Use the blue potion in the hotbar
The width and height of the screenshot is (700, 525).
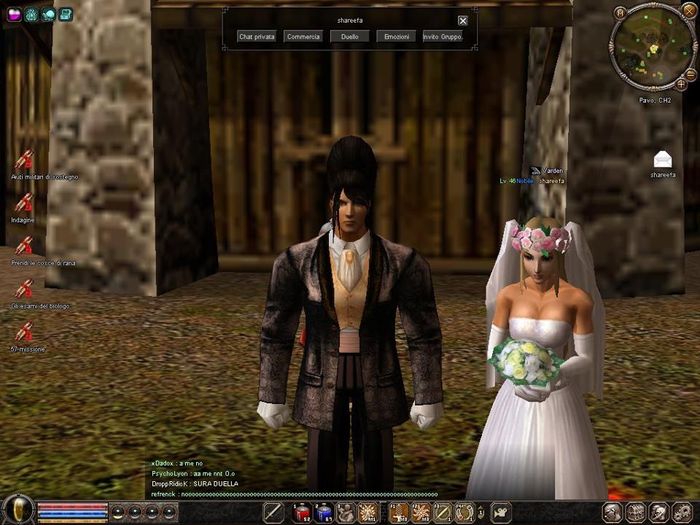(x=324, y=513)
